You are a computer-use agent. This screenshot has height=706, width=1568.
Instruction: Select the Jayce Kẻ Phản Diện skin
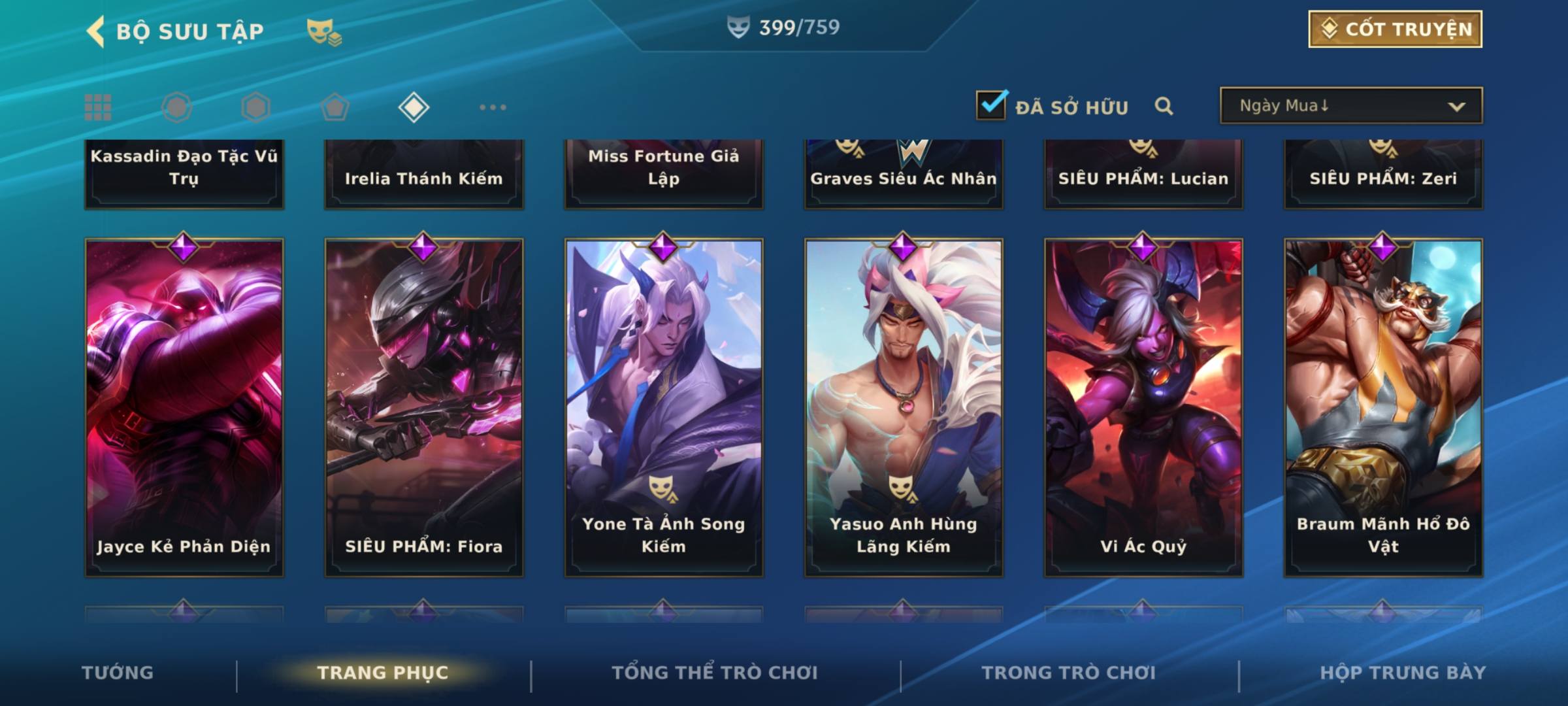click(184, 407)
